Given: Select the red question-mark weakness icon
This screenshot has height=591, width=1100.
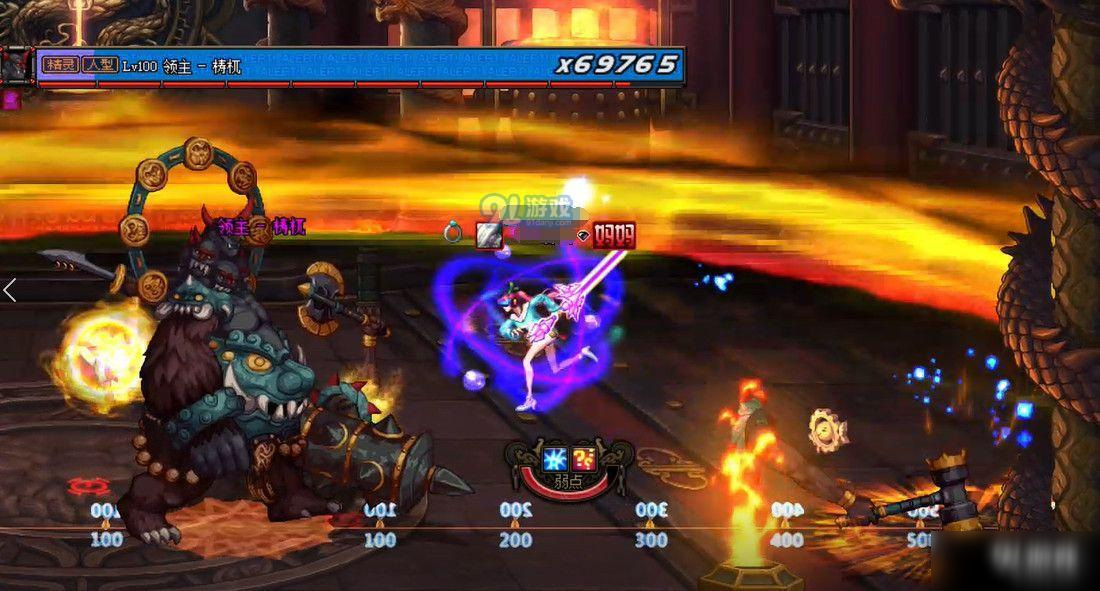Looking at the screenshot, I should [585, 460].
